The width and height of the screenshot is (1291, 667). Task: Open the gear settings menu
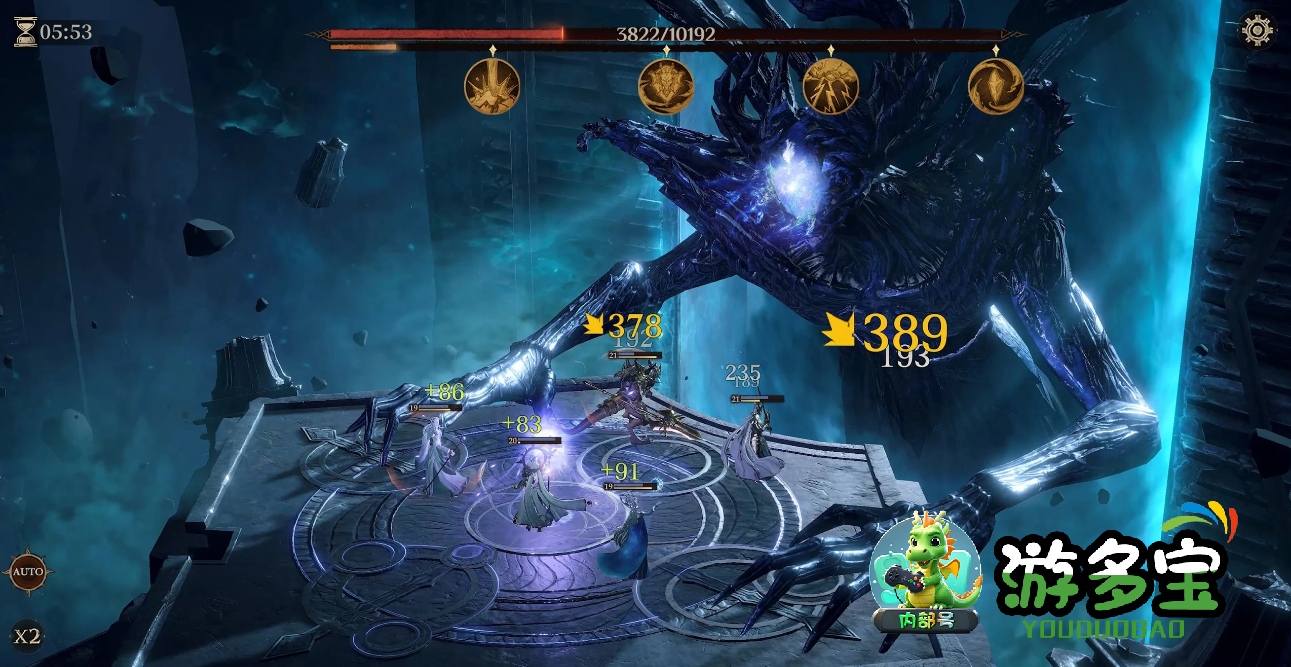click(x=1257, y=30)
